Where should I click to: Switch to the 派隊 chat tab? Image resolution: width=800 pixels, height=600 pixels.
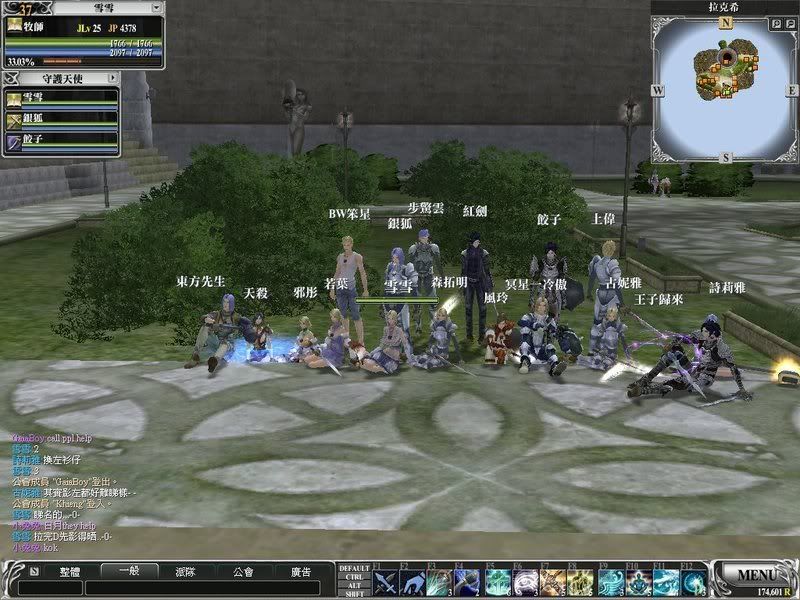coord(184,572)
